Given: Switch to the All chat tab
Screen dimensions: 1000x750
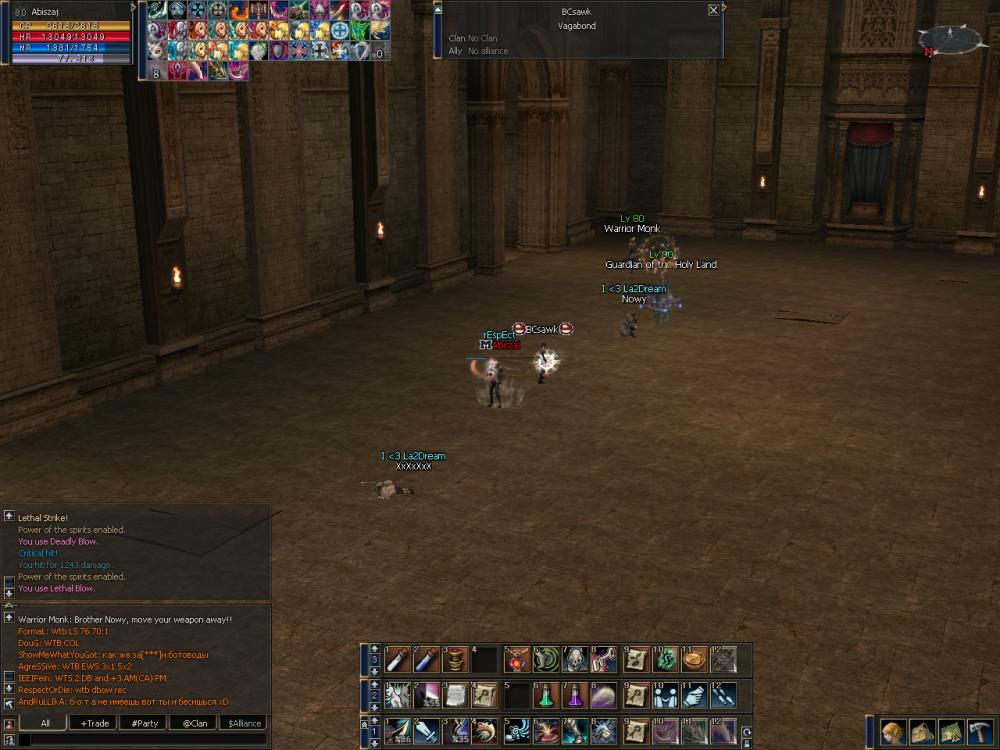Looking at the screenshot, I should (45, 723).
